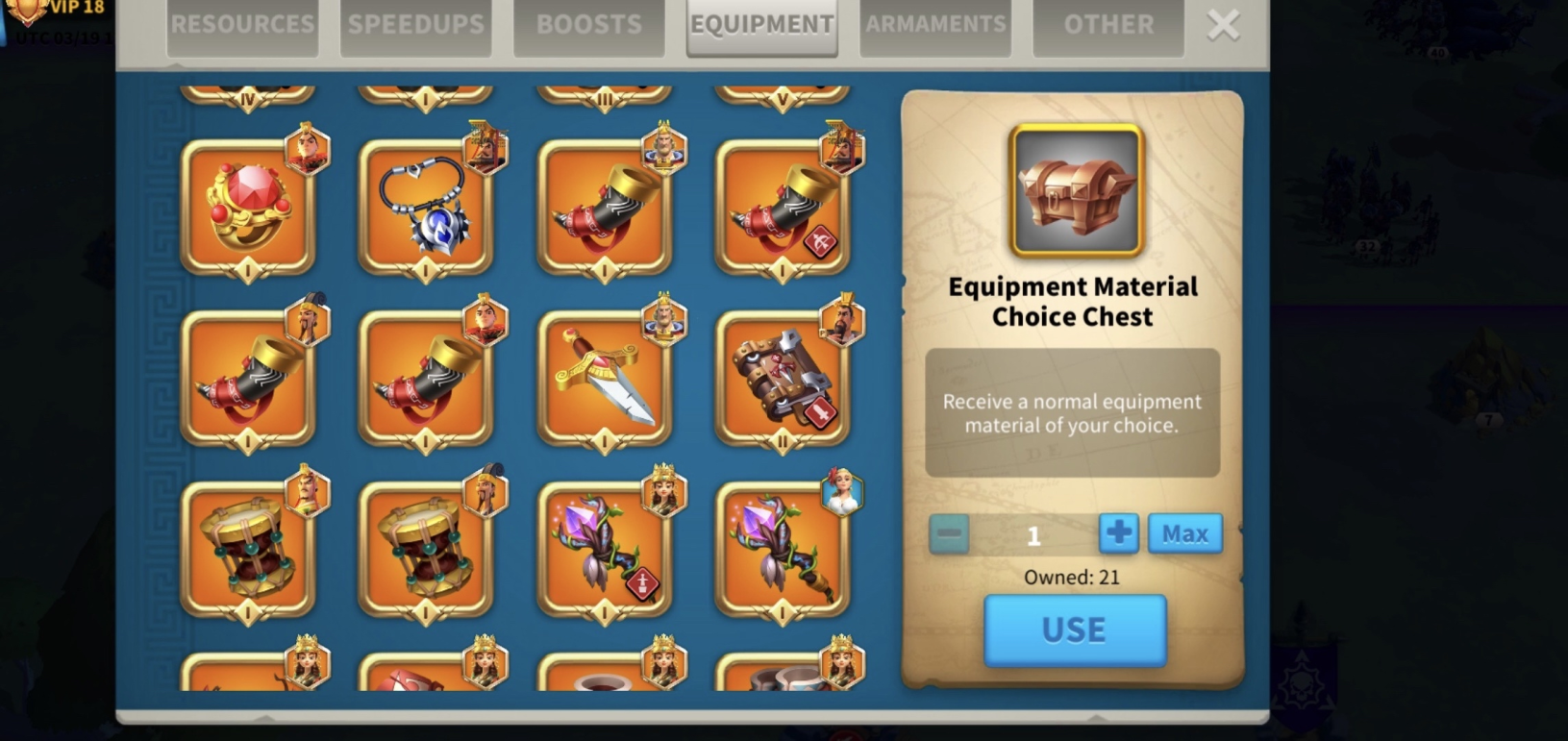Select the golden dagger item
The width and height of the screenshot is (1568, 741).
(605, 379)
